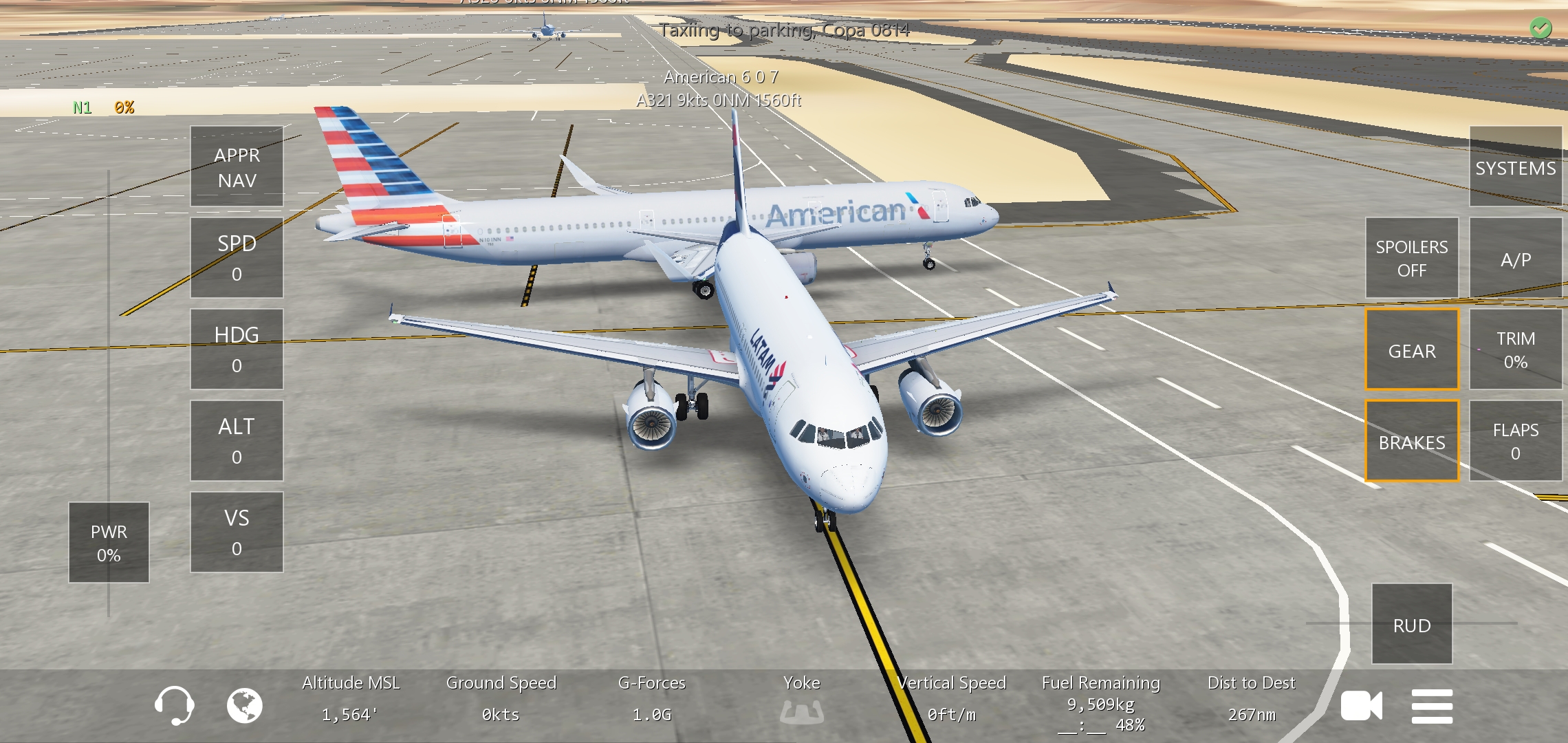Viewport: 1568px width, 743px height.
Task: Click the PWR throttle handle
Action: tap(109, 543)
